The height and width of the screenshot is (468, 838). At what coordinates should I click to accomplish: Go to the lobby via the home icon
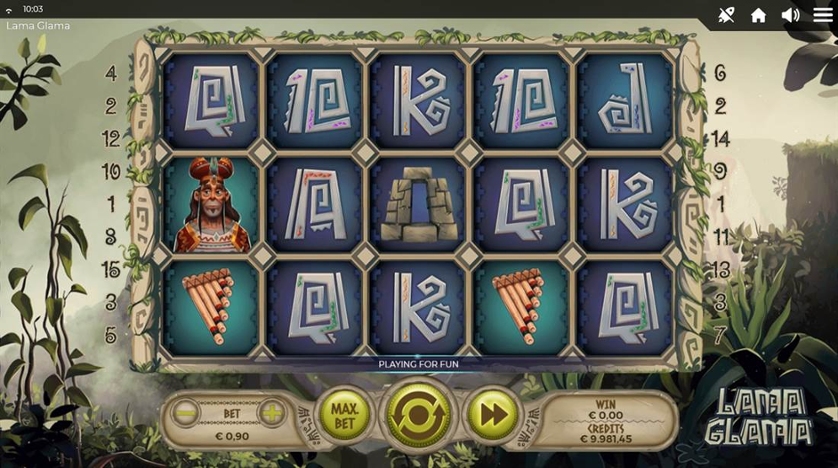tap(758, 15)
